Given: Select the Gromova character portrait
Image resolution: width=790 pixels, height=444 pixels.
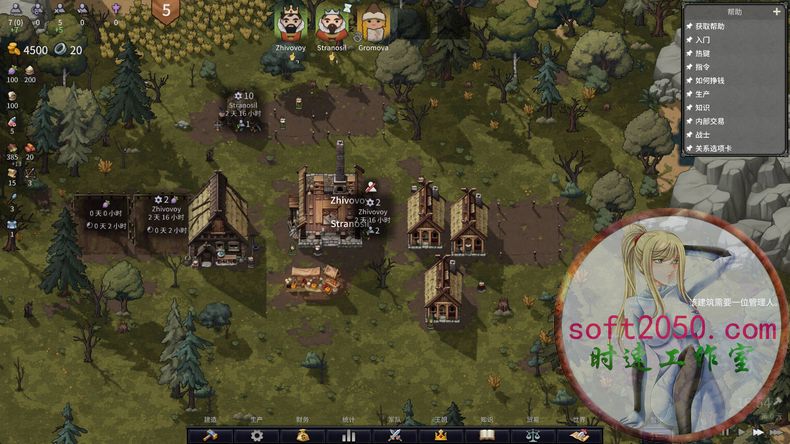Looking at the screenshot, I should 373,22.
